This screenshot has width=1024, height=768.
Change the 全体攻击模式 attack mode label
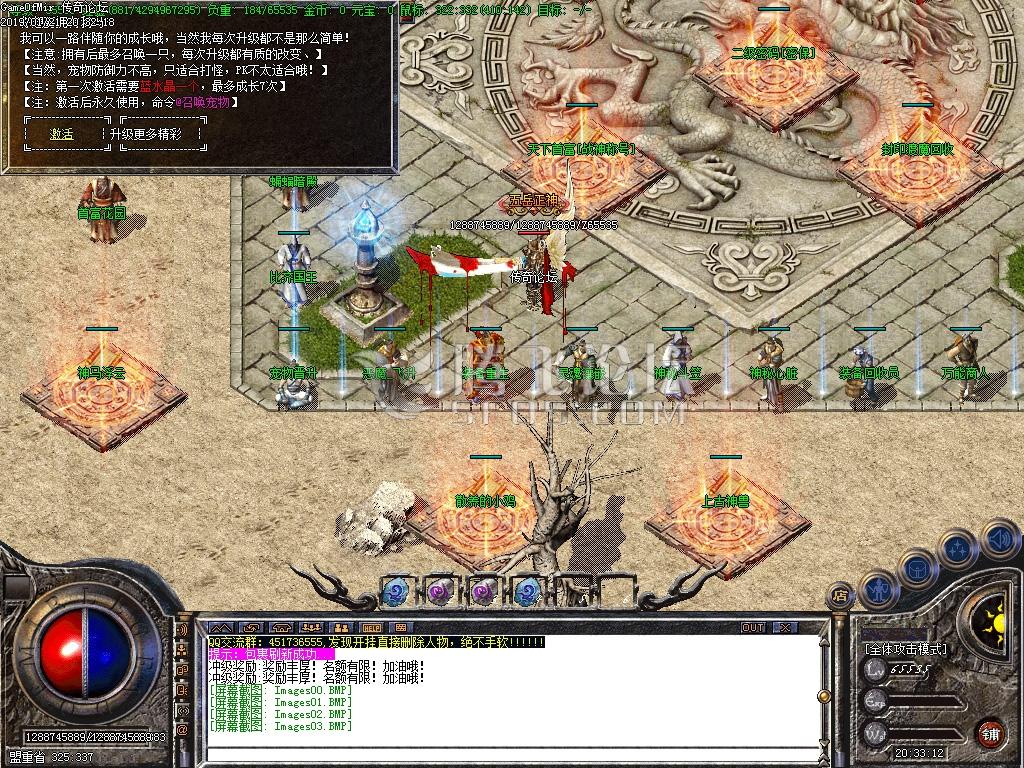coord(906,649)
